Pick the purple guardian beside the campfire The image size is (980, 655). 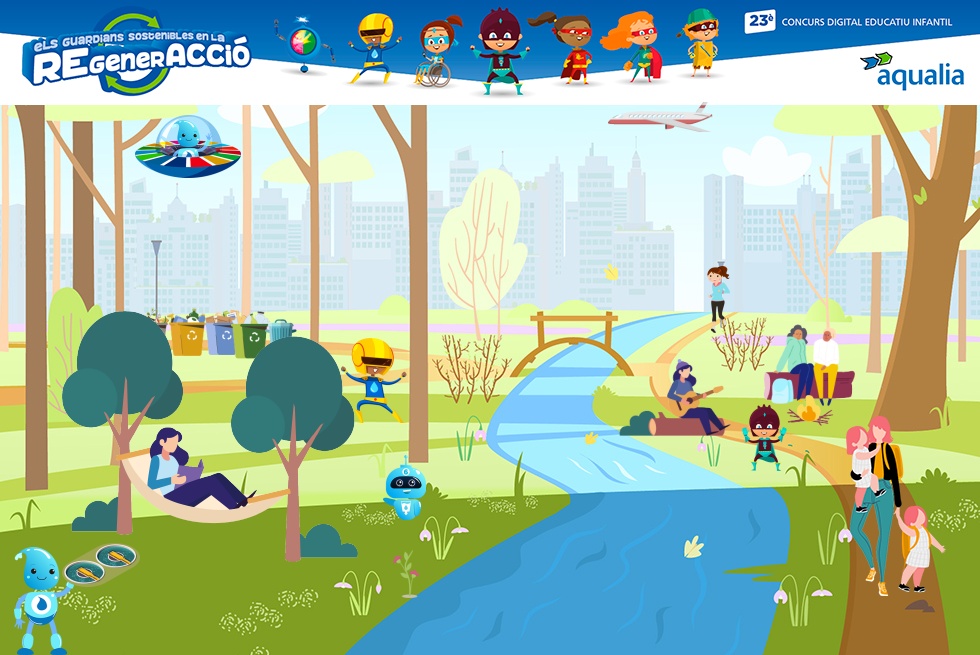point(766,437)
